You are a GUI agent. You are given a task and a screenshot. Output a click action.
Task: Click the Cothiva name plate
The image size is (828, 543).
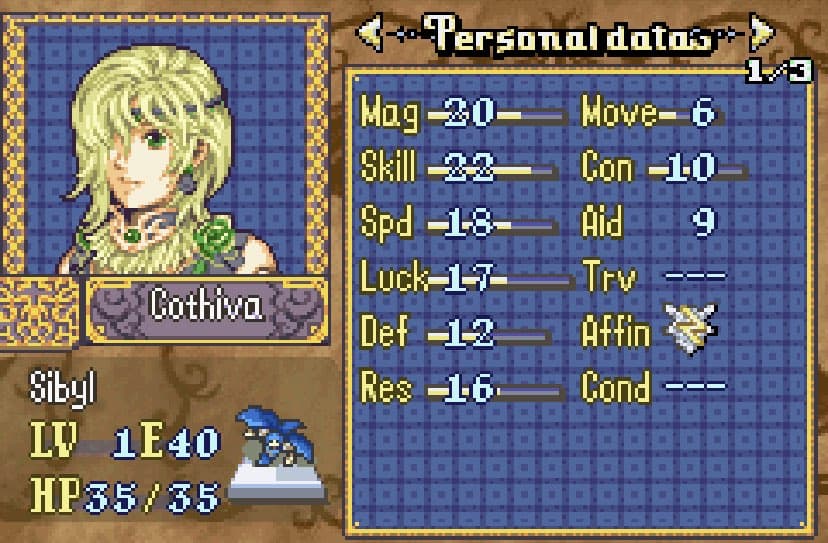click(x=207, y=307)
